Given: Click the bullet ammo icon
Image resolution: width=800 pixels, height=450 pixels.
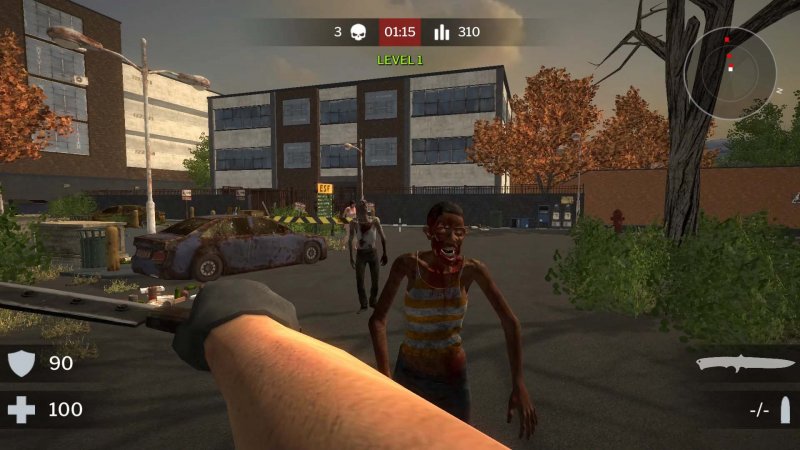Looking at the screenshot, I should [x=785, y=409].
